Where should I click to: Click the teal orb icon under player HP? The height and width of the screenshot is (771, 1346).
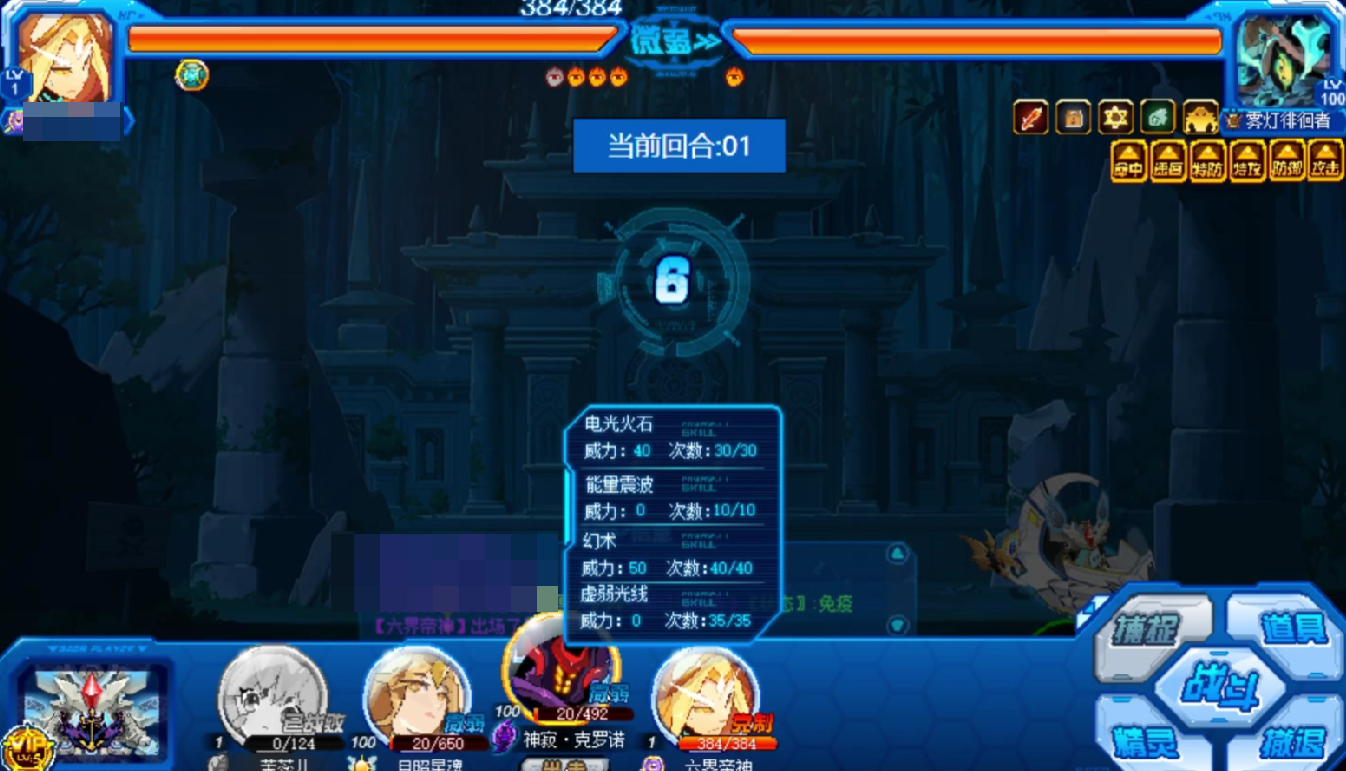192,75
